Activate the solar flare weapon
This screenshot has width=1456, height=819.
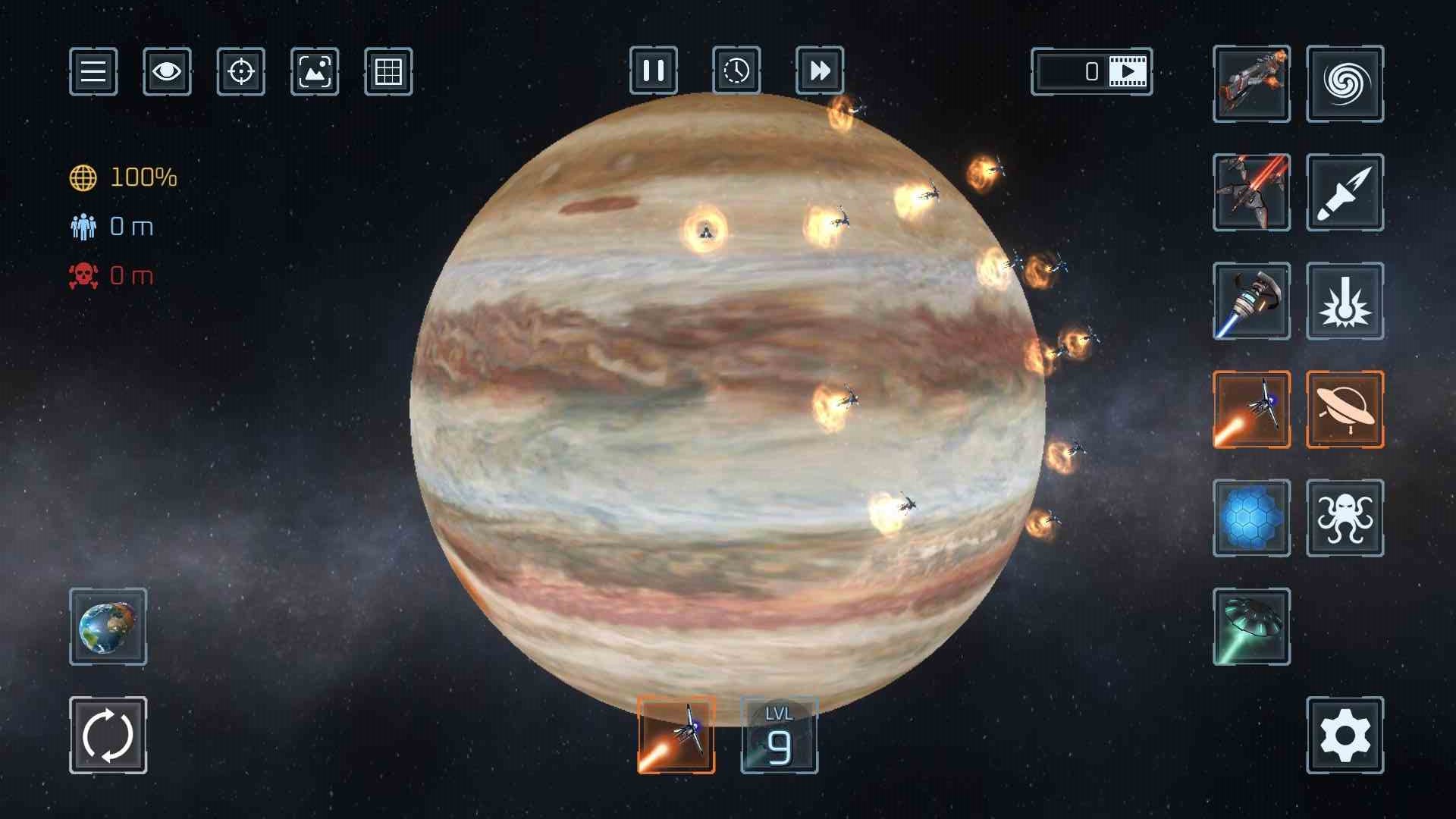[x=1345, y=301]
